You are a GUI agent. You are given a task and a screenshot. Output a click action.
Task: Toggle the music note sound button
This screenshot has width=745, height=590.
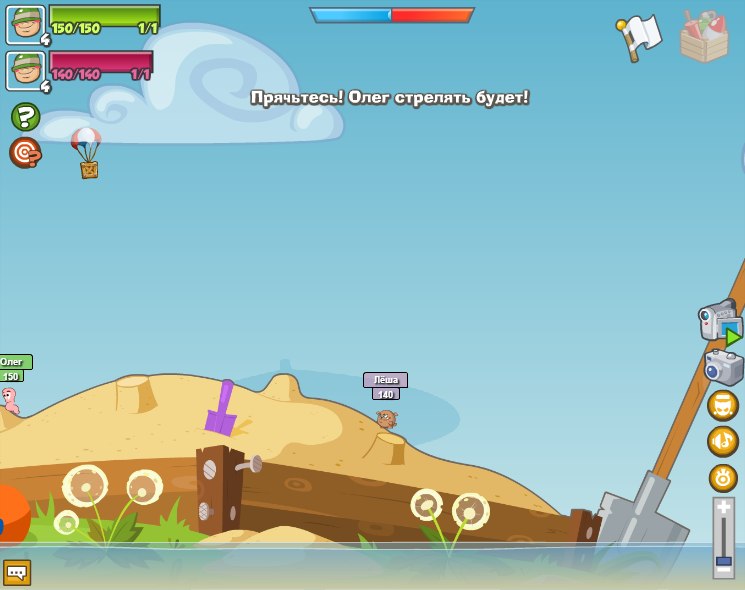tap(723, 441)
